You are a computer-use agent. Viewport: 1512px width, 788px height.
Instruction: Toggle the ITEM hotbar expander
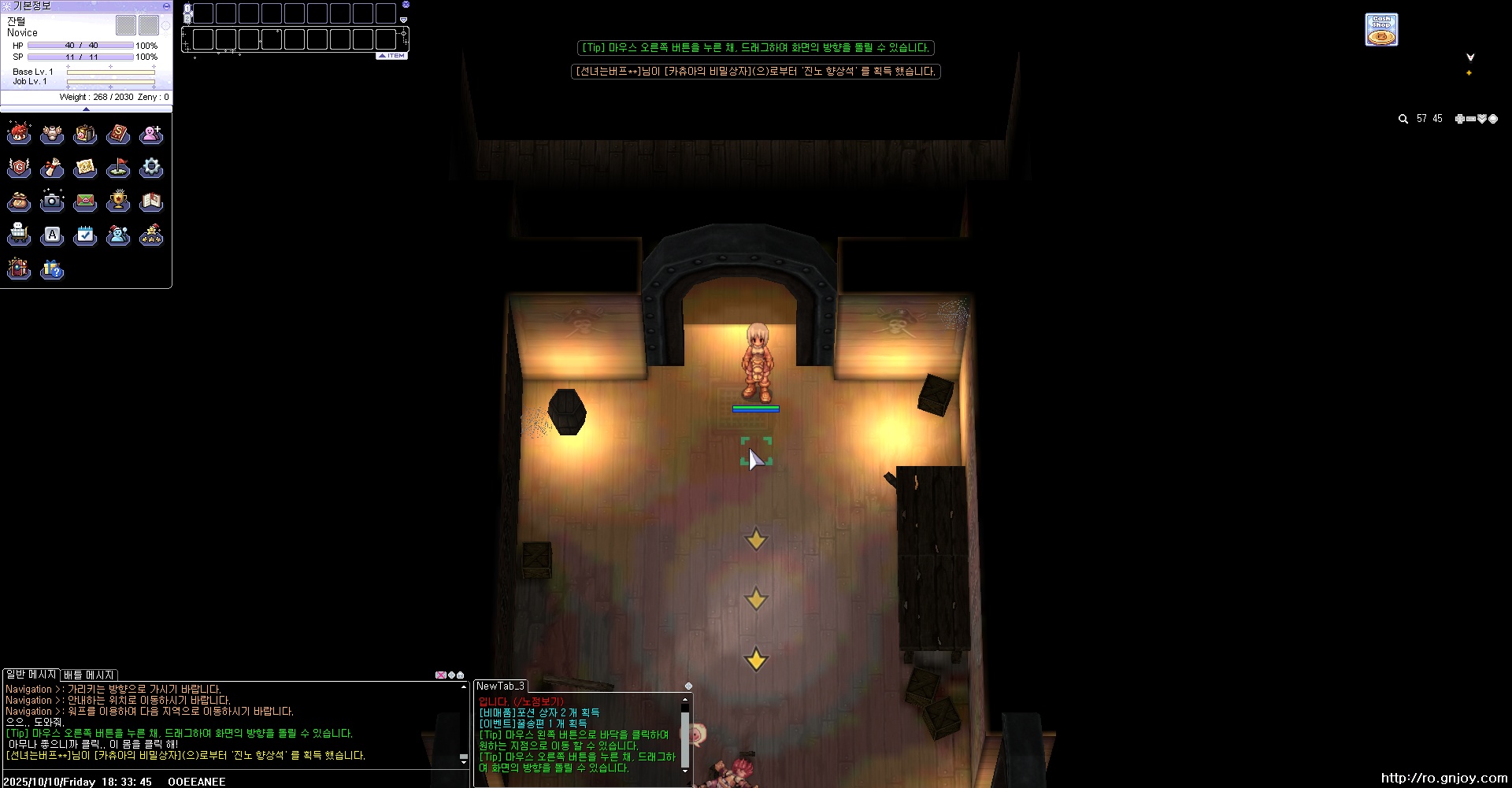(x=392, y=56)
